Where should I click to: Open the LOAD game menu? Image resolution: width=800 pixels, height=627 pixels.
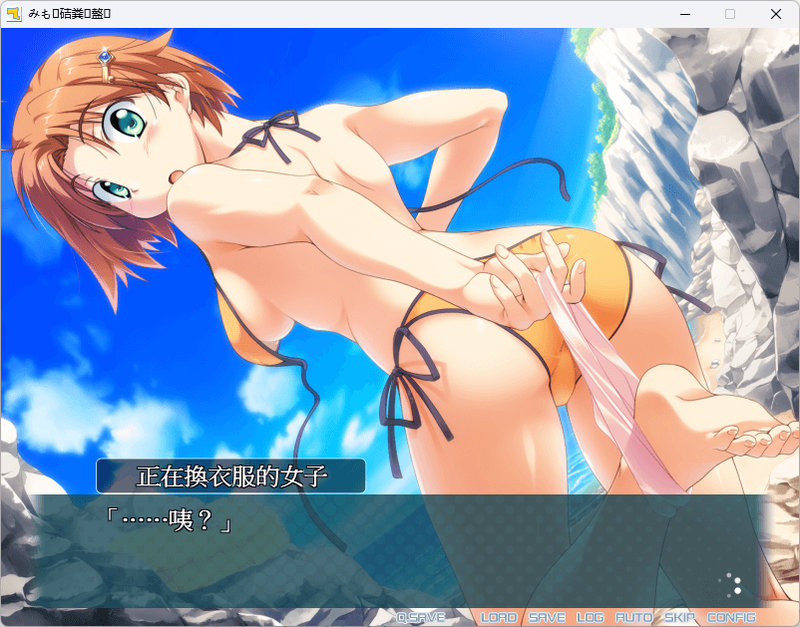coord(499,618)
